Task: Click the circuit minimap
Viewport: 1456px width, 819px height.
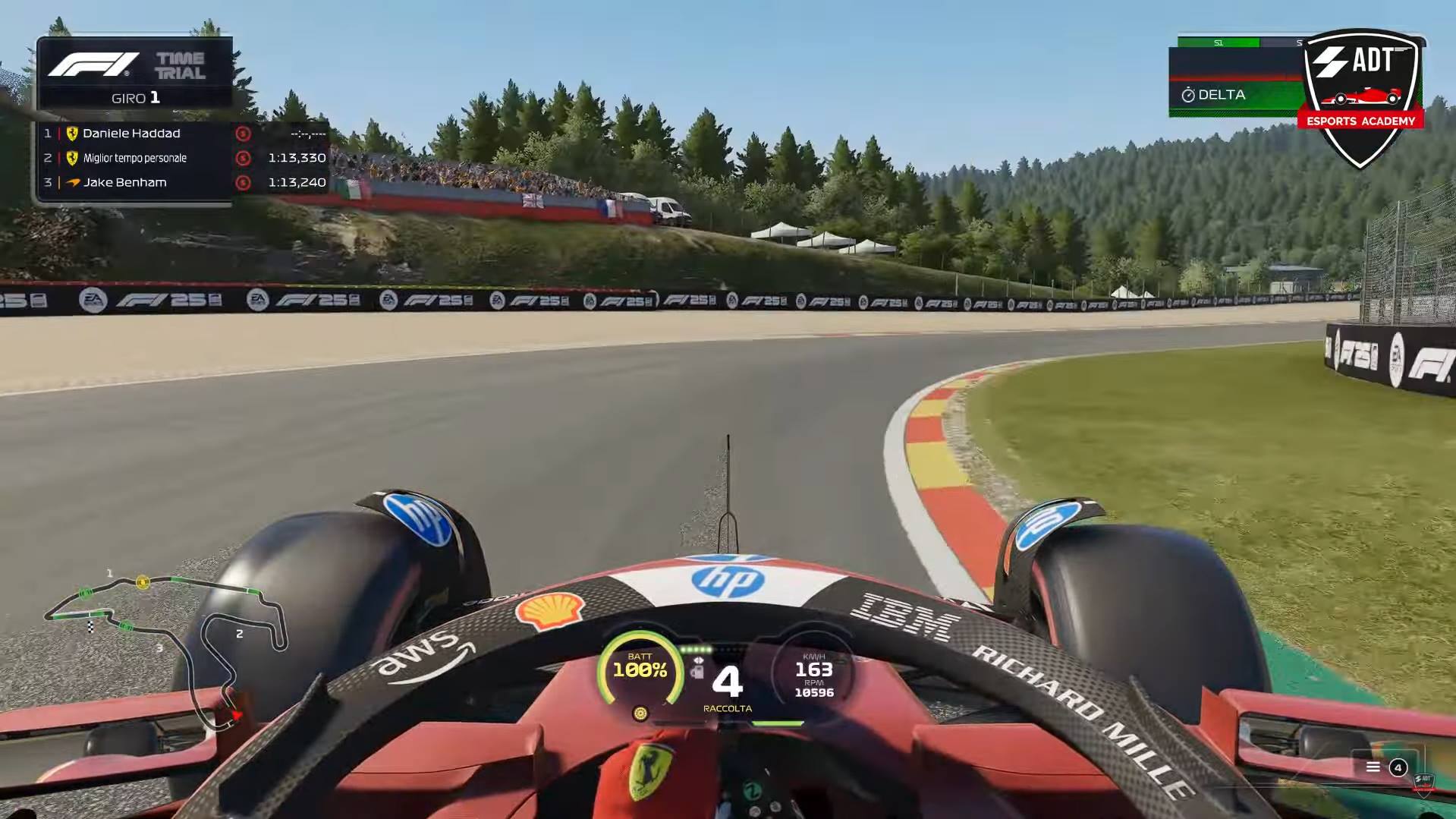Action: coord(167,645)
